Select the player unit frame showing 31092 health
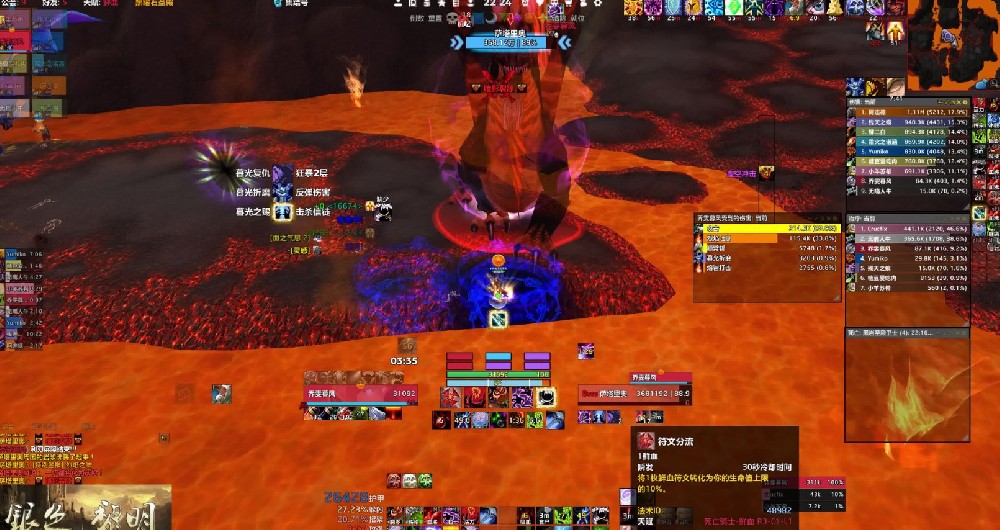 coord(361,392)
